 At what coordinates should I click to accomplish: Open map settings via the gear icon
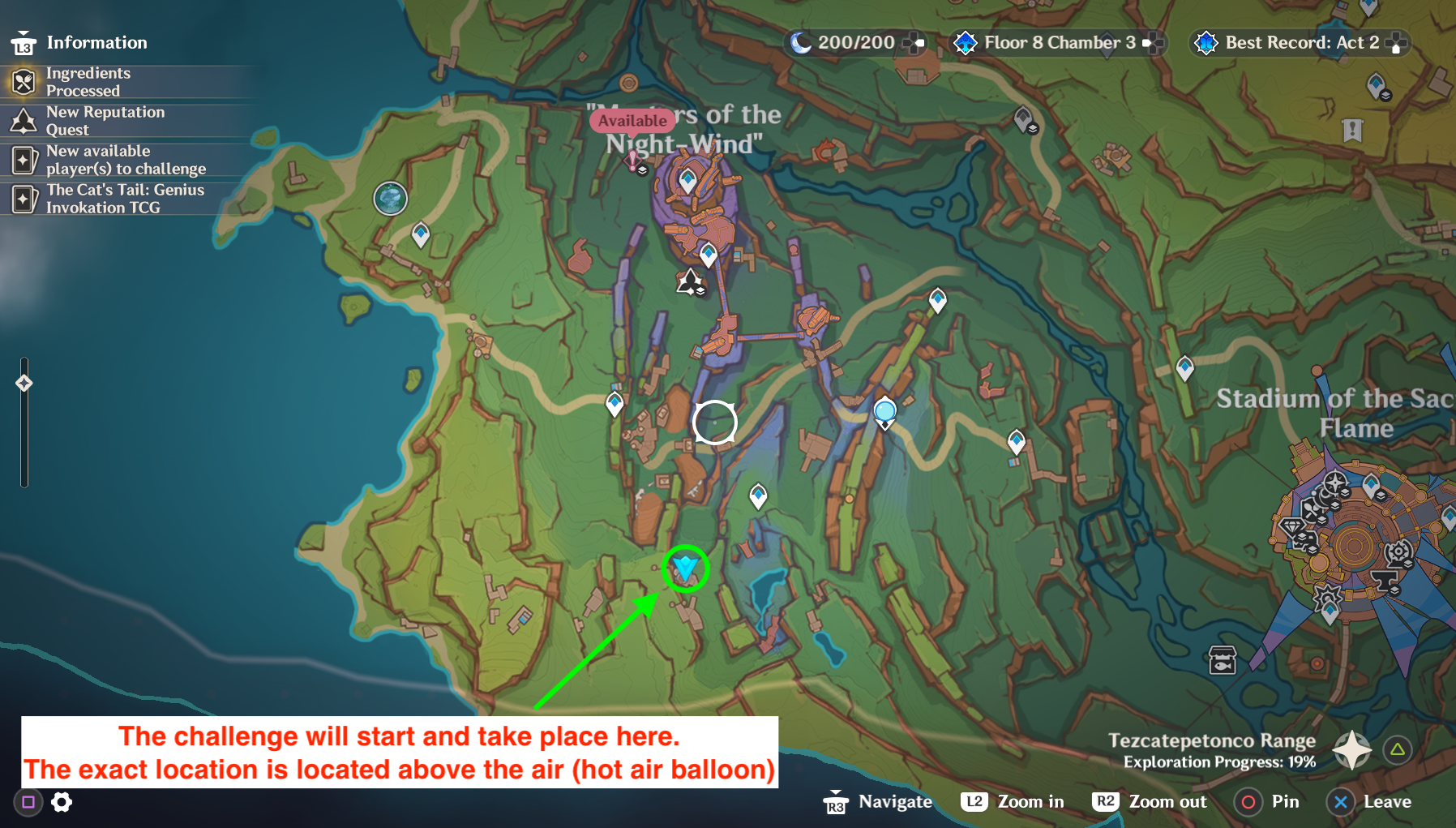(62, 802)
